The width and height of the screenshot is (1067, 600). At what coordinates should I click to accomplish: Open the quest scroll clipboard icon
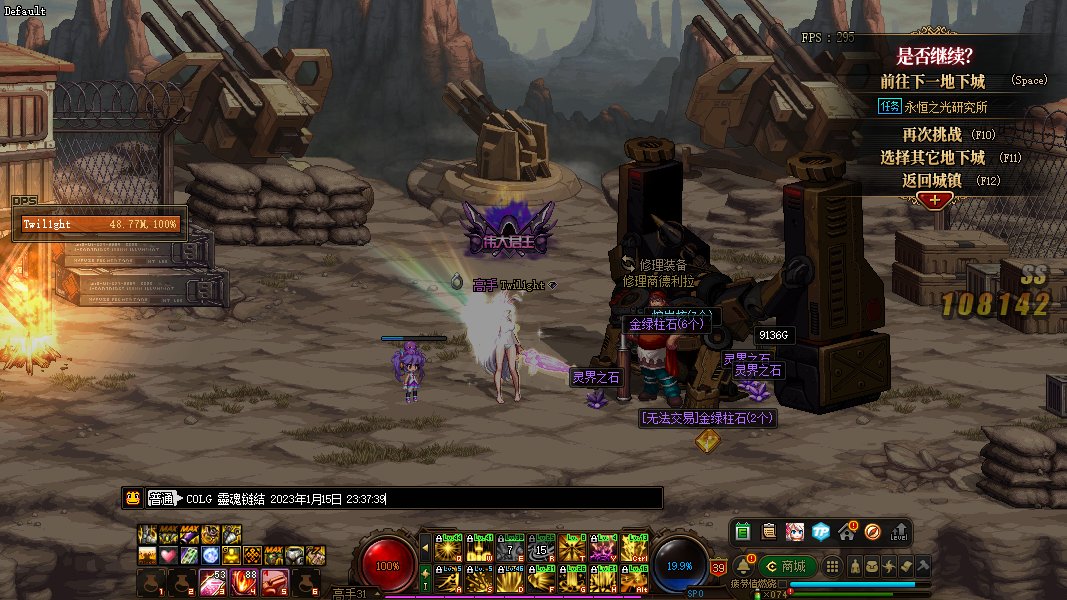coord(769,531)
